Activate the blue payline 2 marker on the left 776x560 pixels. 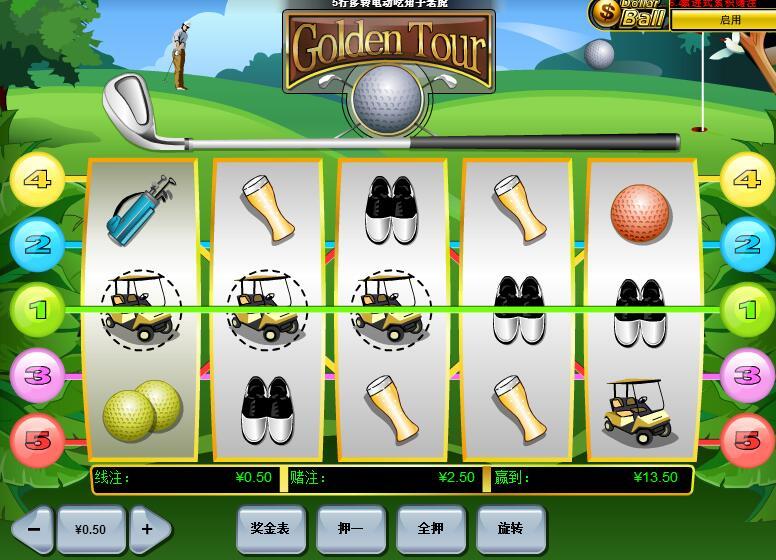coord(38,244)
